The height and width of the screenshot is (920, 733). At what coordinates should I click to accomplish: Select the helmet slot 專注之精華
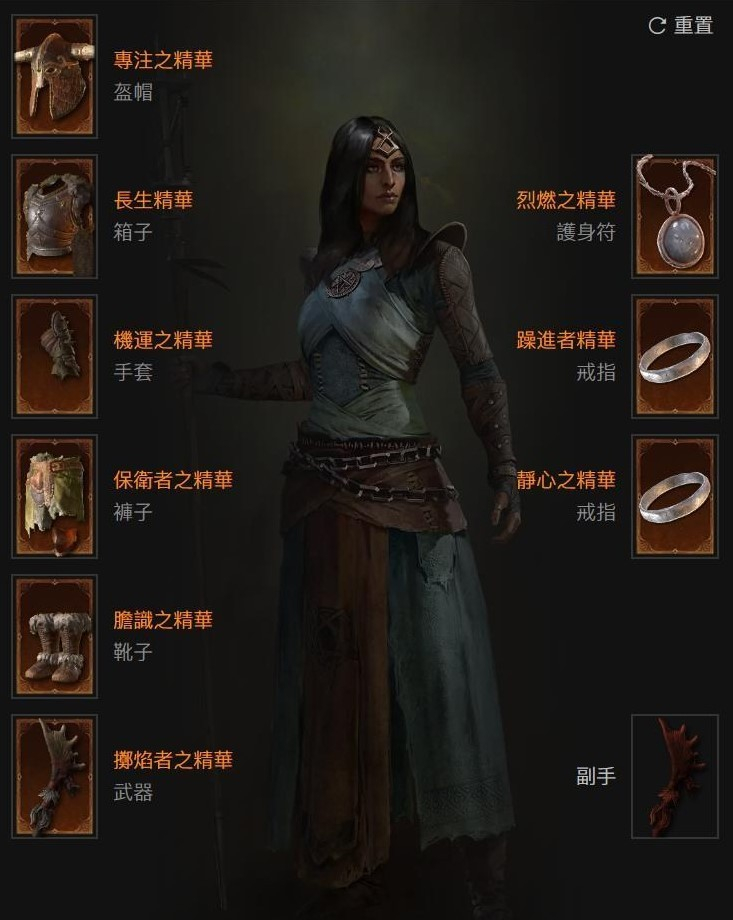pyautogui.click(x=55, y=76)
